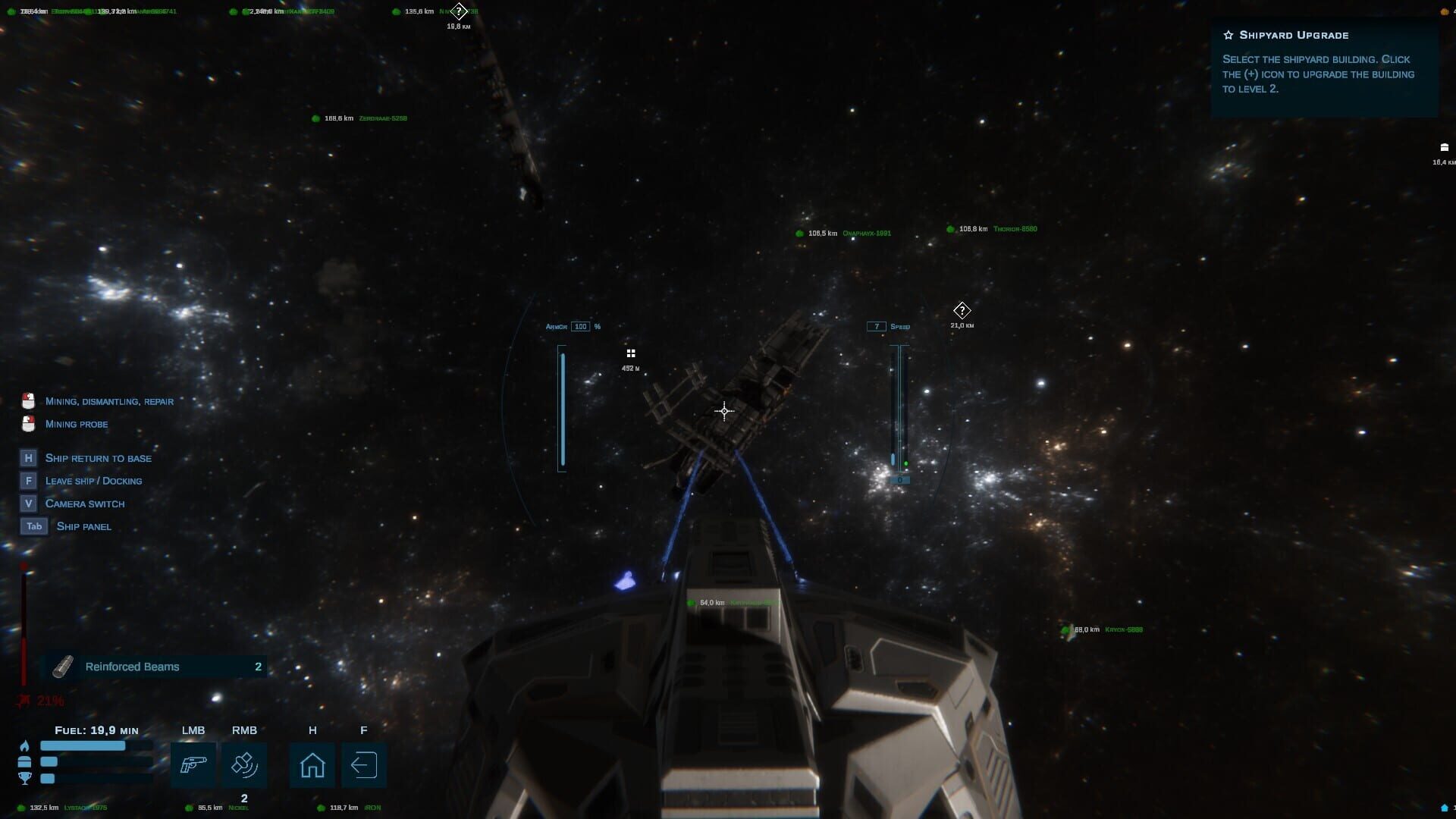Click the leave ship door icon under F
Viewport: 1456px width, 819px height.
[x=364, y=765]
